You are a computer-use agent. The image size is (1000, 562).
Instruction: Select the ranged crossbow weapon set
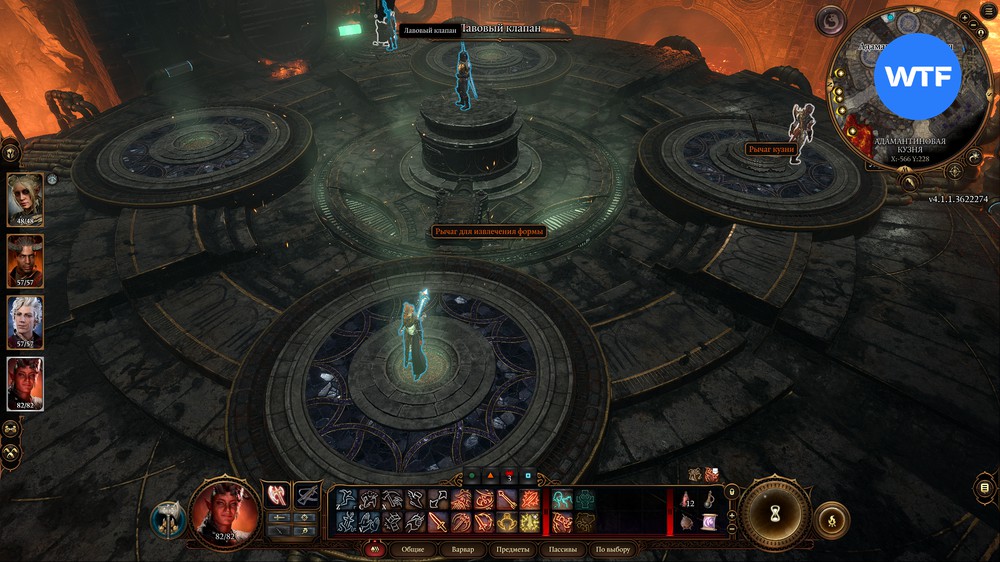306,494
